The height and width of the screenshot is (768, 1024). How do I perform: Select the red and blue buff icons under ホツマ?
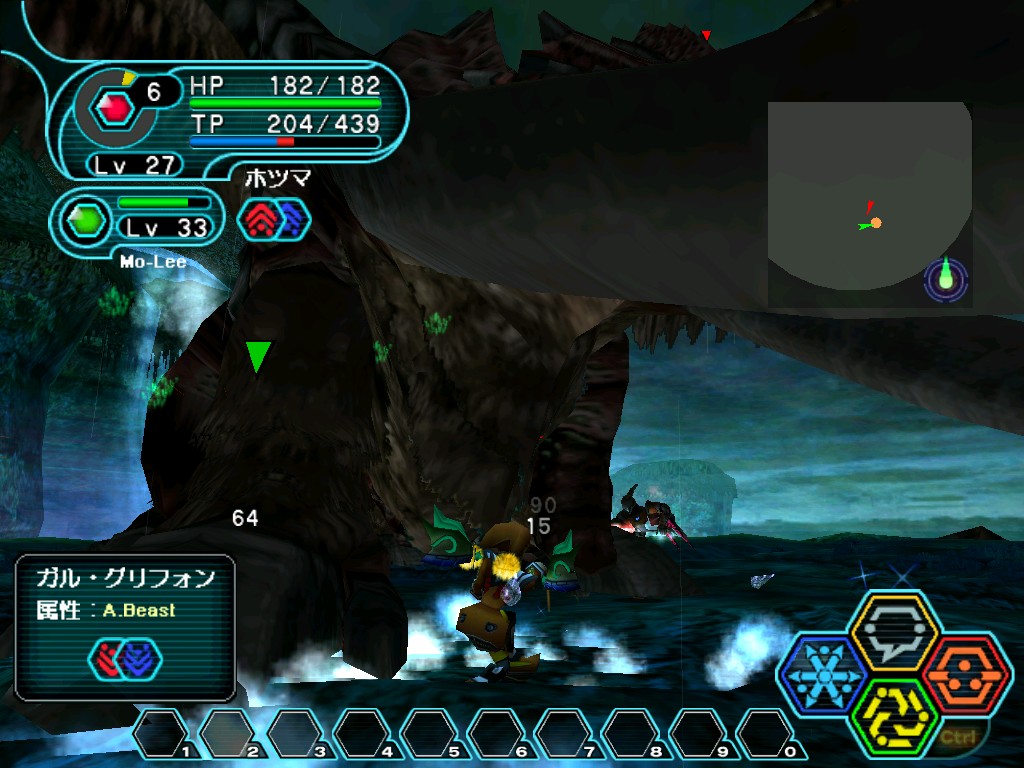coord(274,219)
